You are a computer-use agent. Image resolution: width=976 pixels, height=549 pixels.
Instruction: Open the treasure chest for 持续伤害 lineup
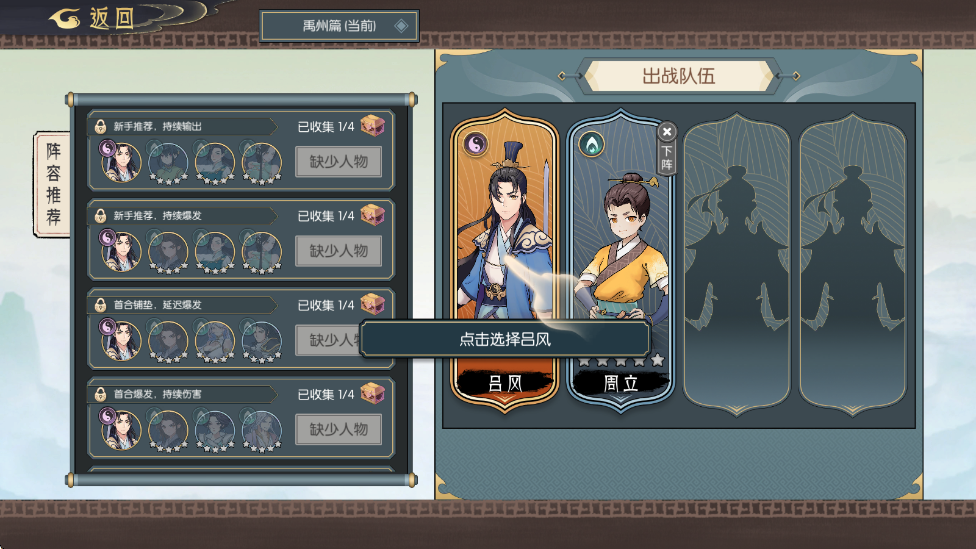point(373,393)
